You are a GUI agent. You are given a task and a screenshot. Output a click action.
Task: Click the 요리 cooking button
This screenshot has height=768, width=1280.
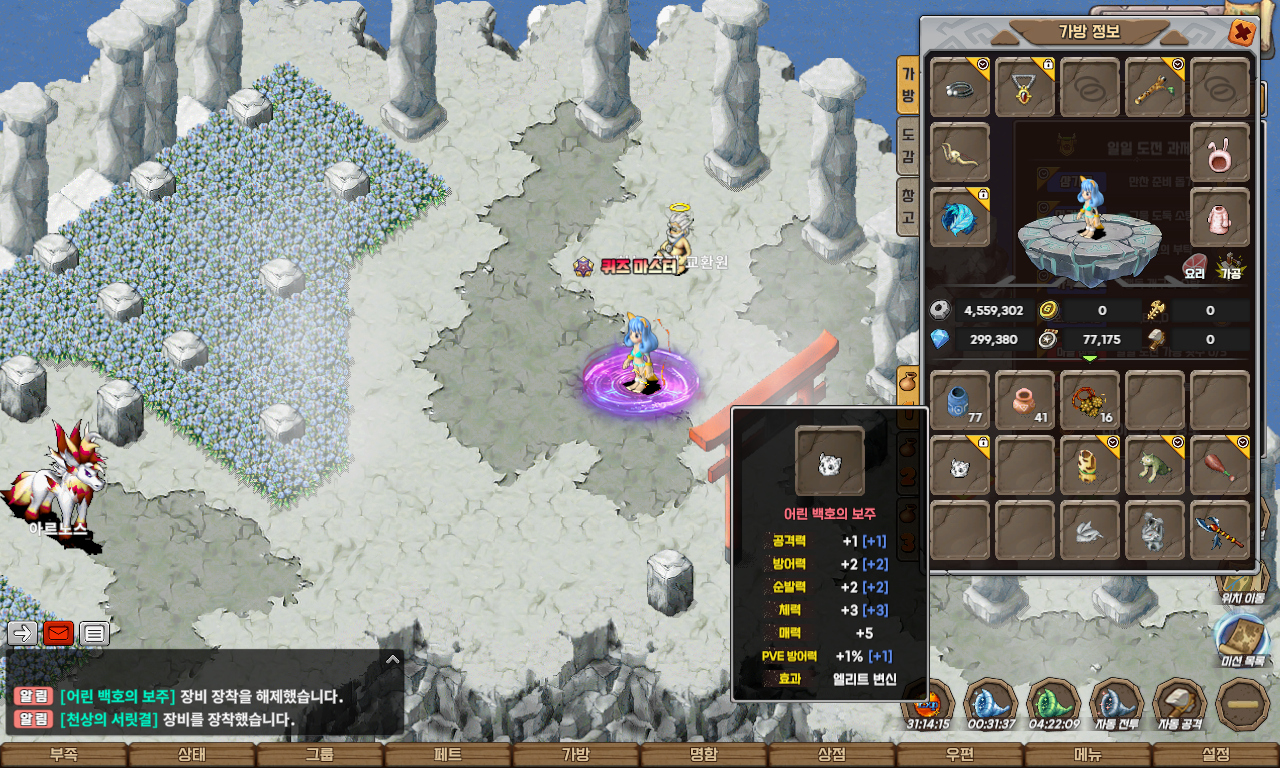pyautogui.click(x=1195, y=267)
